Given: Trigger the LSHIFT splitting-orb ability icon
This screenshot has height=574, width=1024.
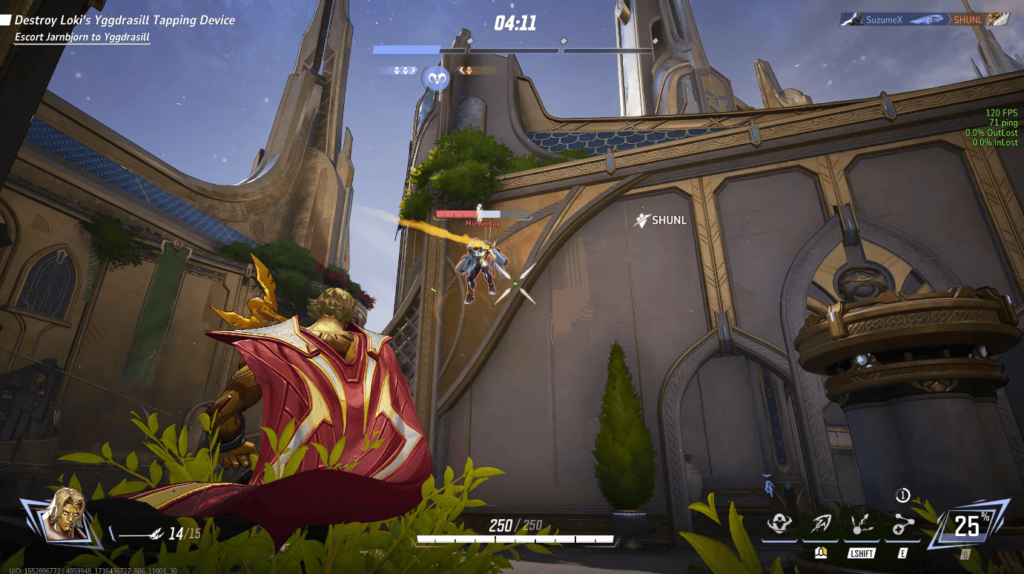Looking at the screenshot, I should [x=861, y=523].
